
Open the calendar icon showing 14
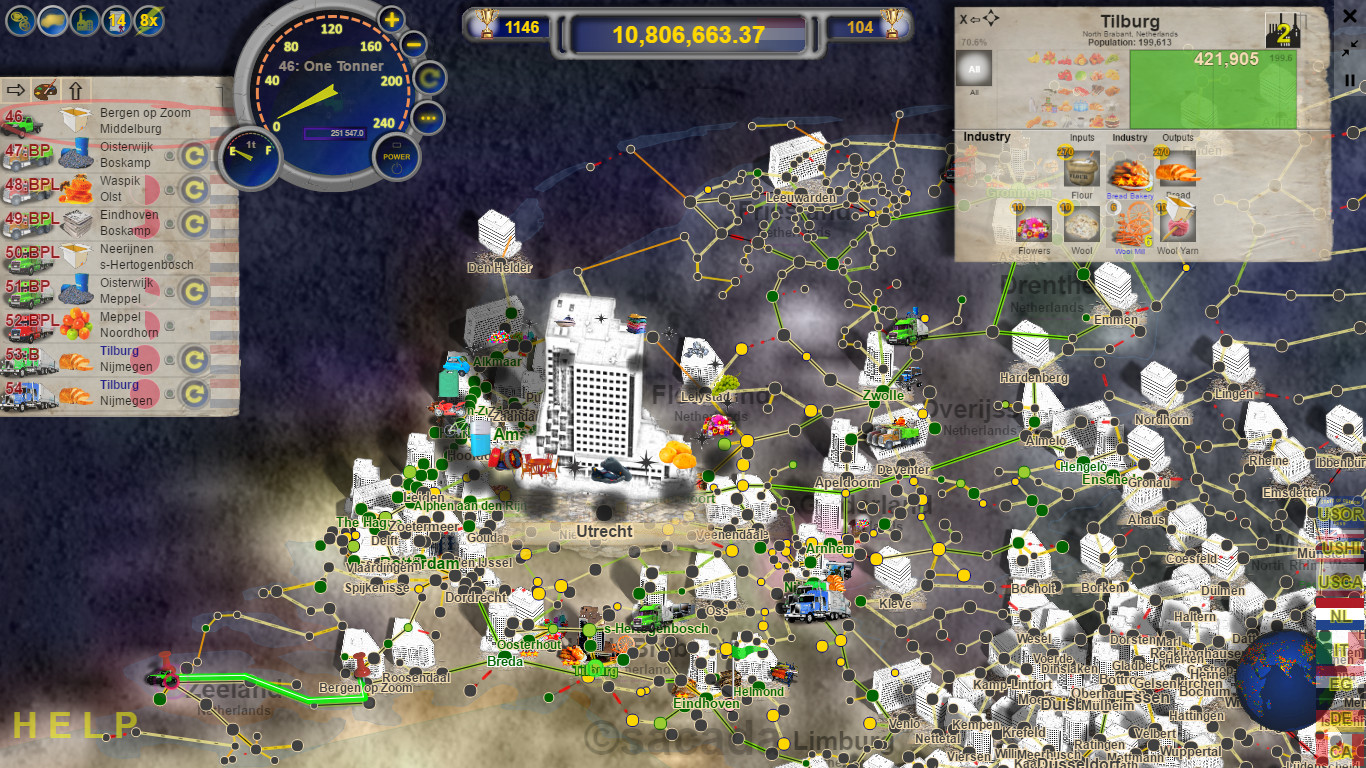tap(116, 20)
